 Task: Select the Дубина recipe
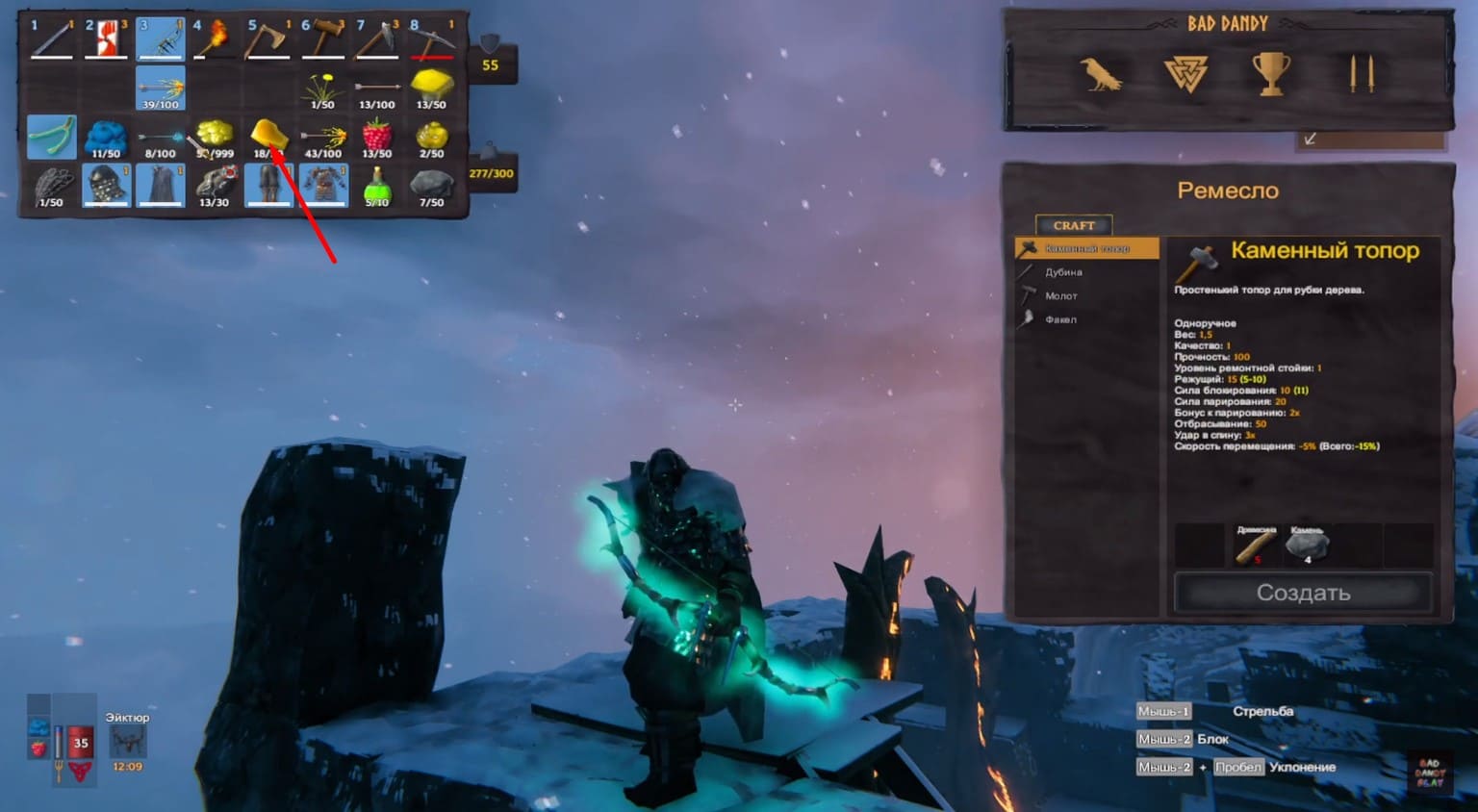[x=1063, y=272]
